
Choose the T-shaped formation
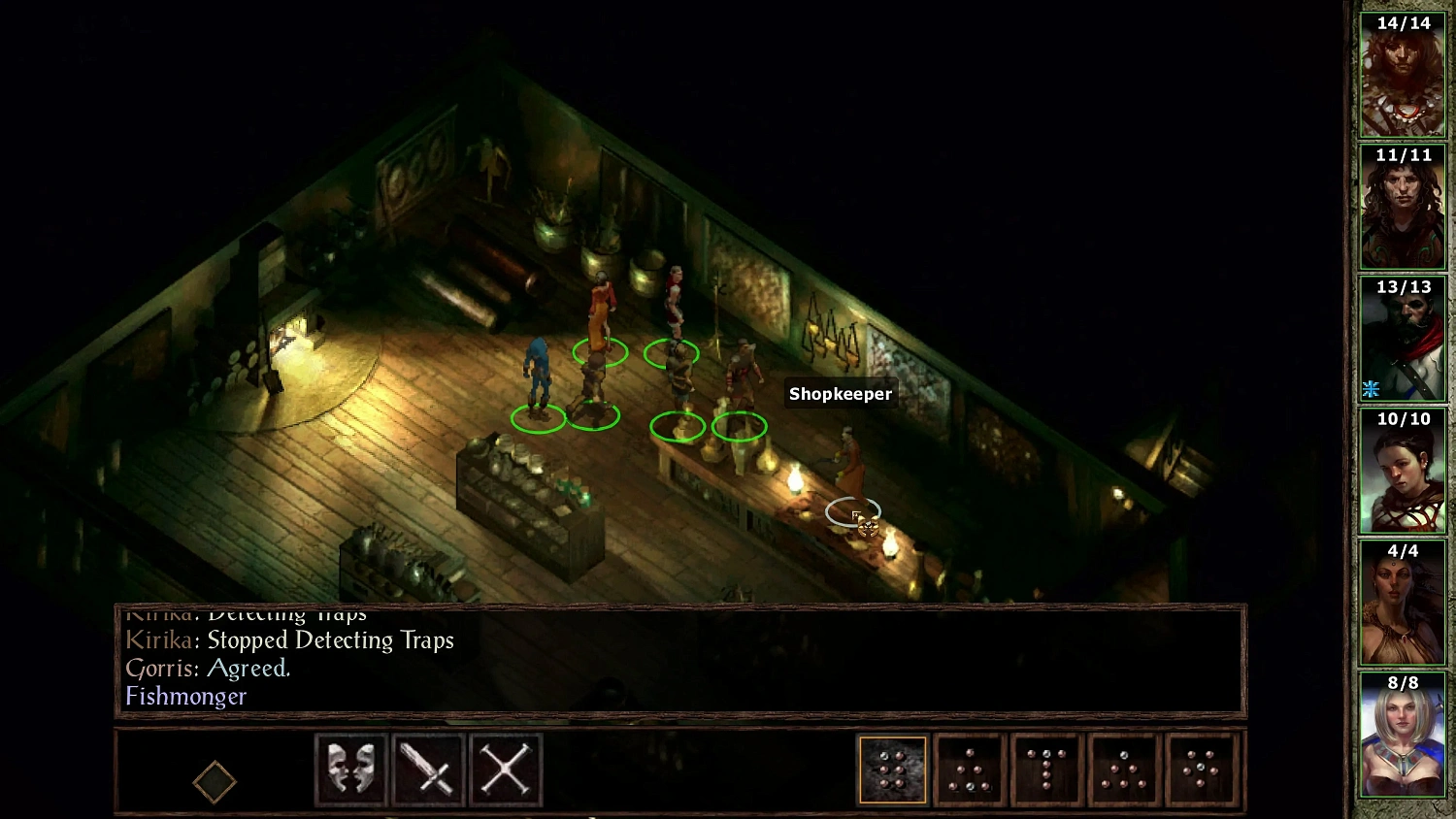point(1046,770)
